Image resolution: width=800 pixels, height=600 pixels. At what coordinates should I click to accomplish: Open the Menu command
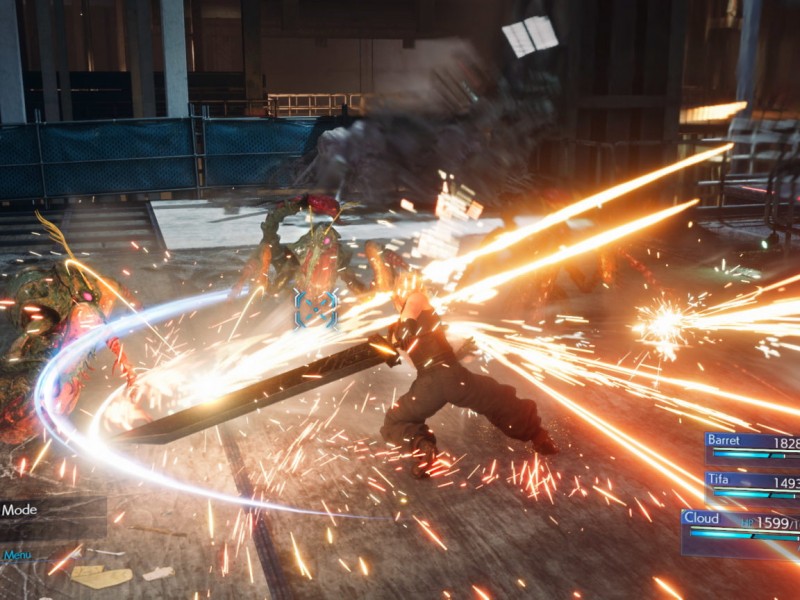pos(17,555)
